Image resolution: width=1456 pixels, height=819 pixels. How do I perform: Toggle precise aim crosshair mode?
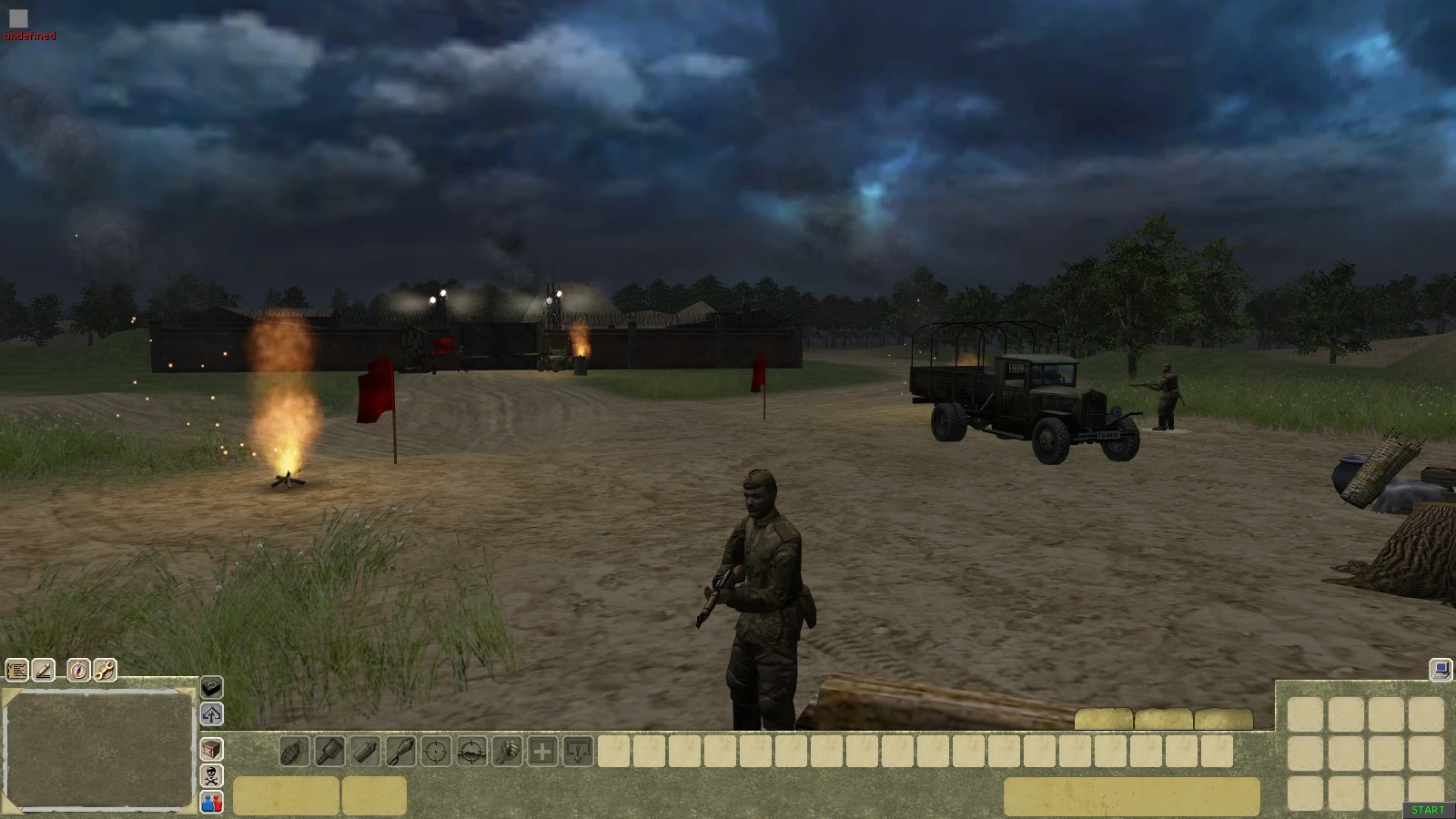(x=435, y=752)
